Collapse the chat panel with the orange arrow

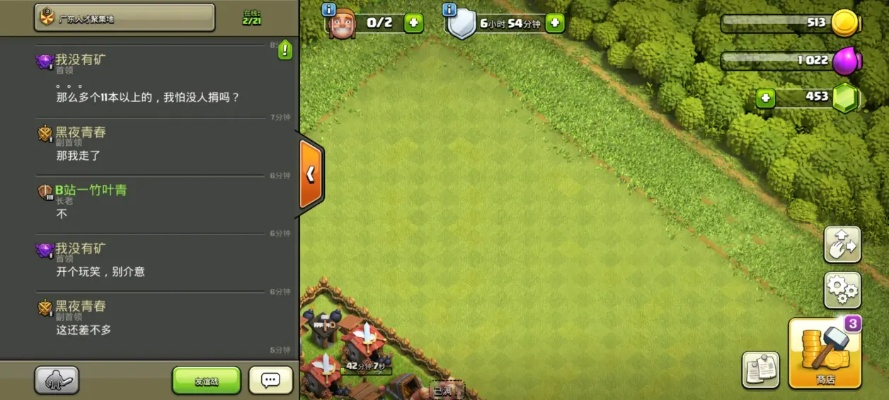tap(311, 173)
